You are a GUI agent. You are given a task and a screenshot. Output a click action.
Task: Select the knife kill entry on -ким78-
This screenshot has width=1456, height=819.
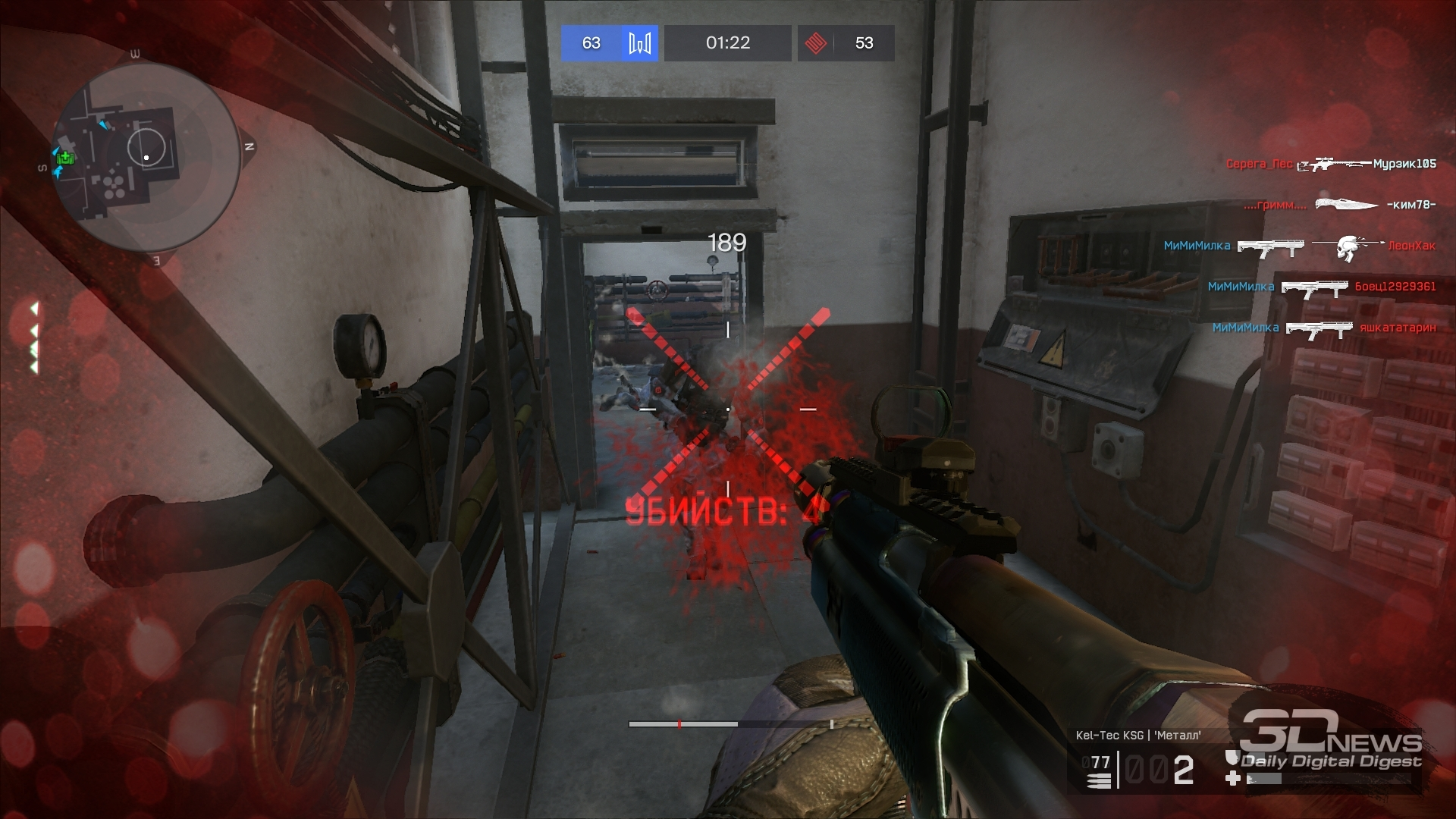(x=1340, y=205)
